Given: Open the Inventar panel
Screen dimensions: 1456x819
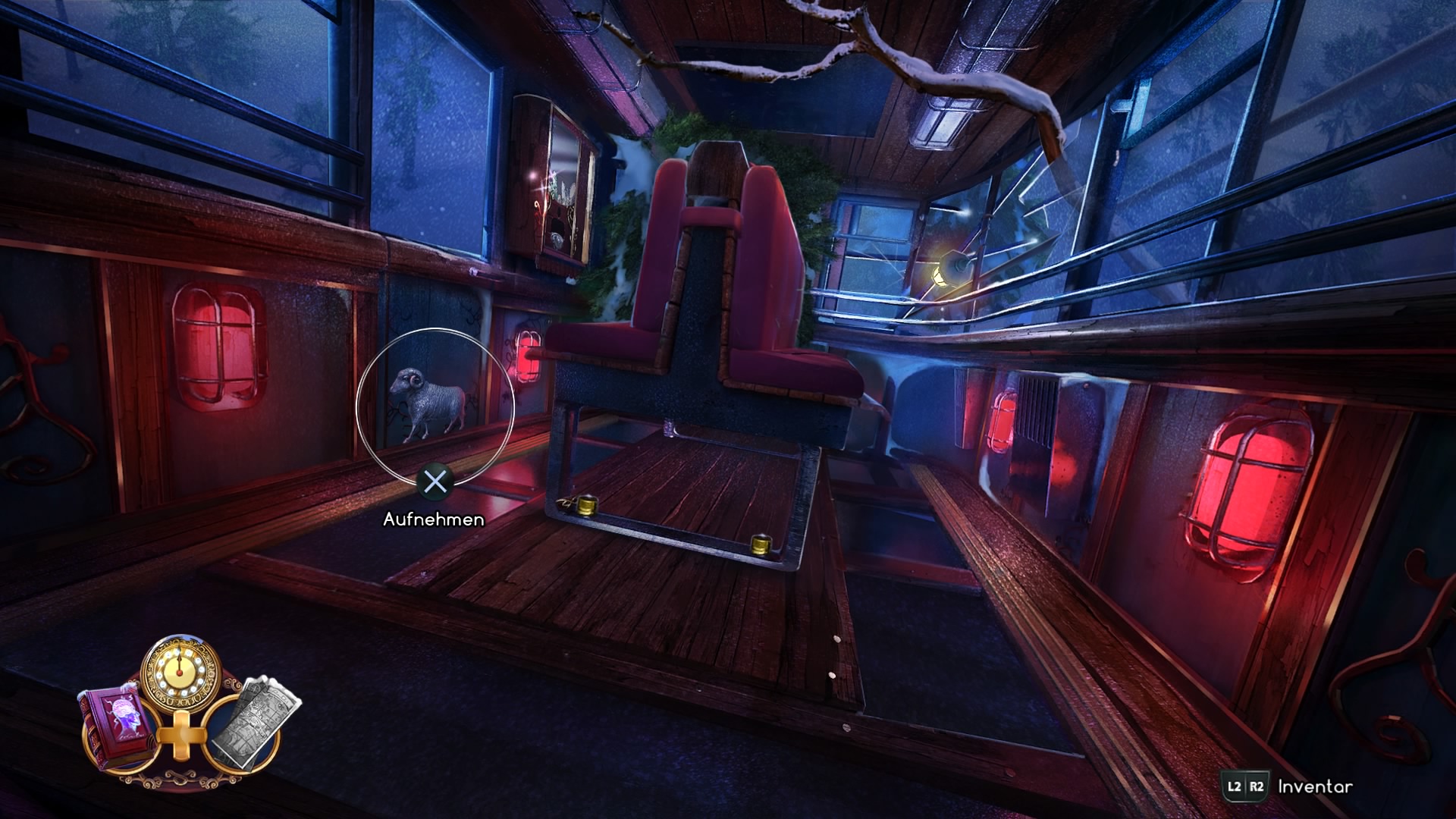Looking at the screenshot, I should [1313, 786].
